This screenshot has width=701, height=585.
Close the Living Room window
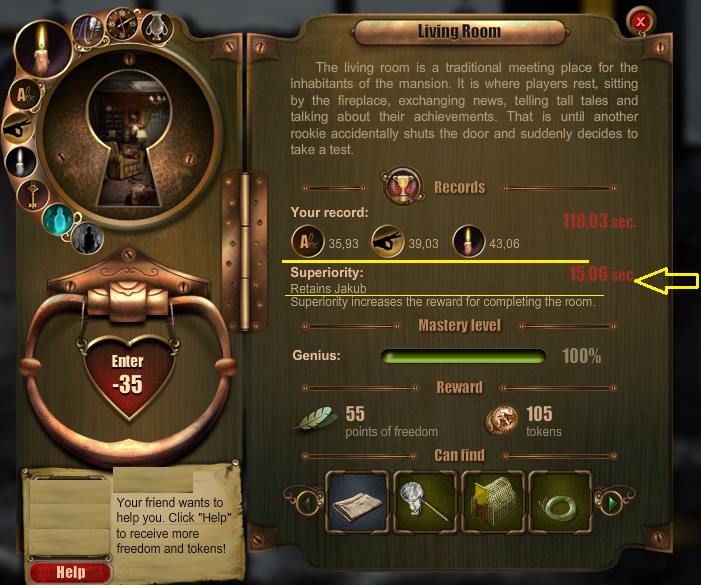coord(641,20)
